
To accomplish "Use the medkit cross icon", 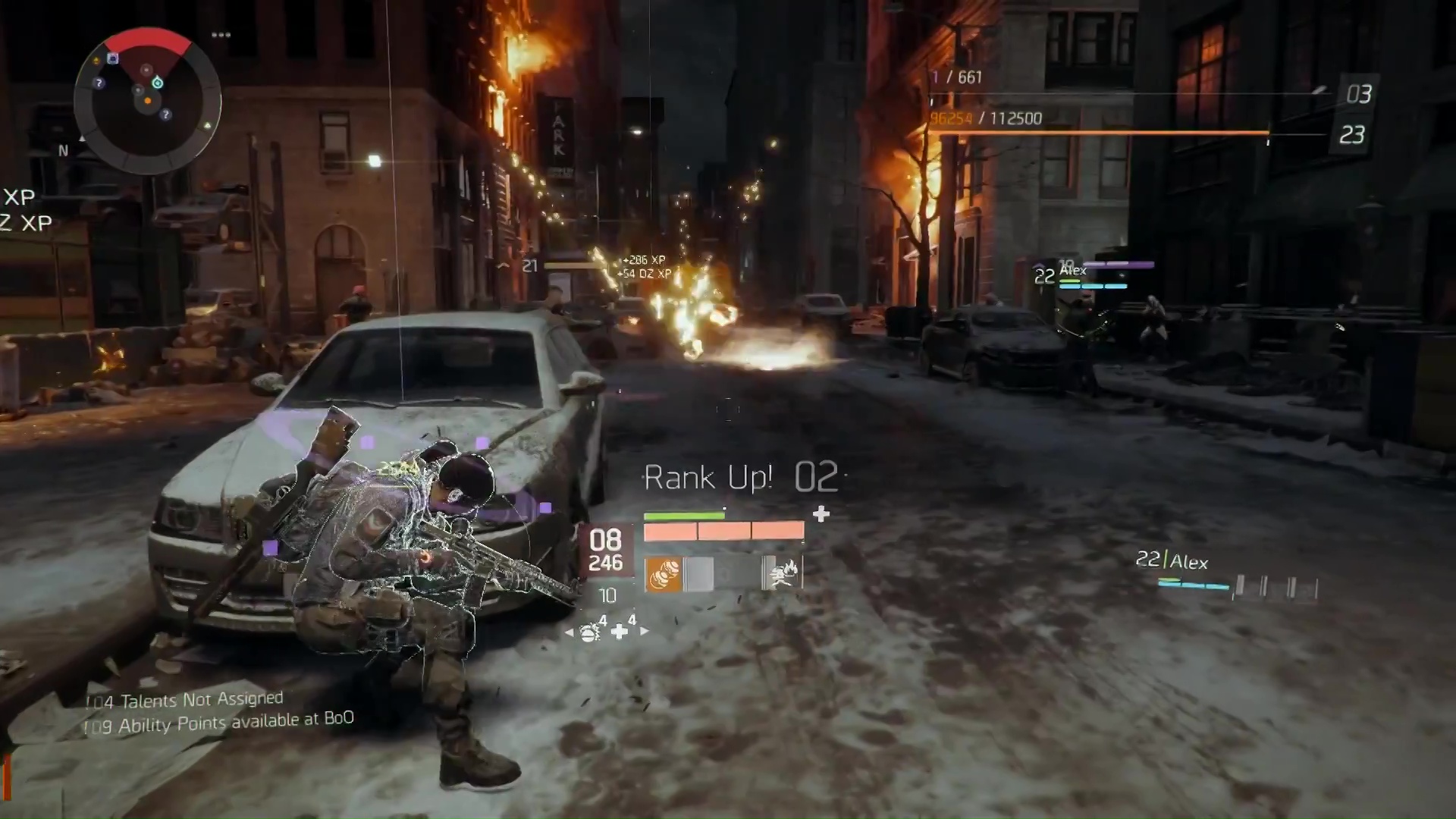I will pyautogui.click(x=620, y=632).
